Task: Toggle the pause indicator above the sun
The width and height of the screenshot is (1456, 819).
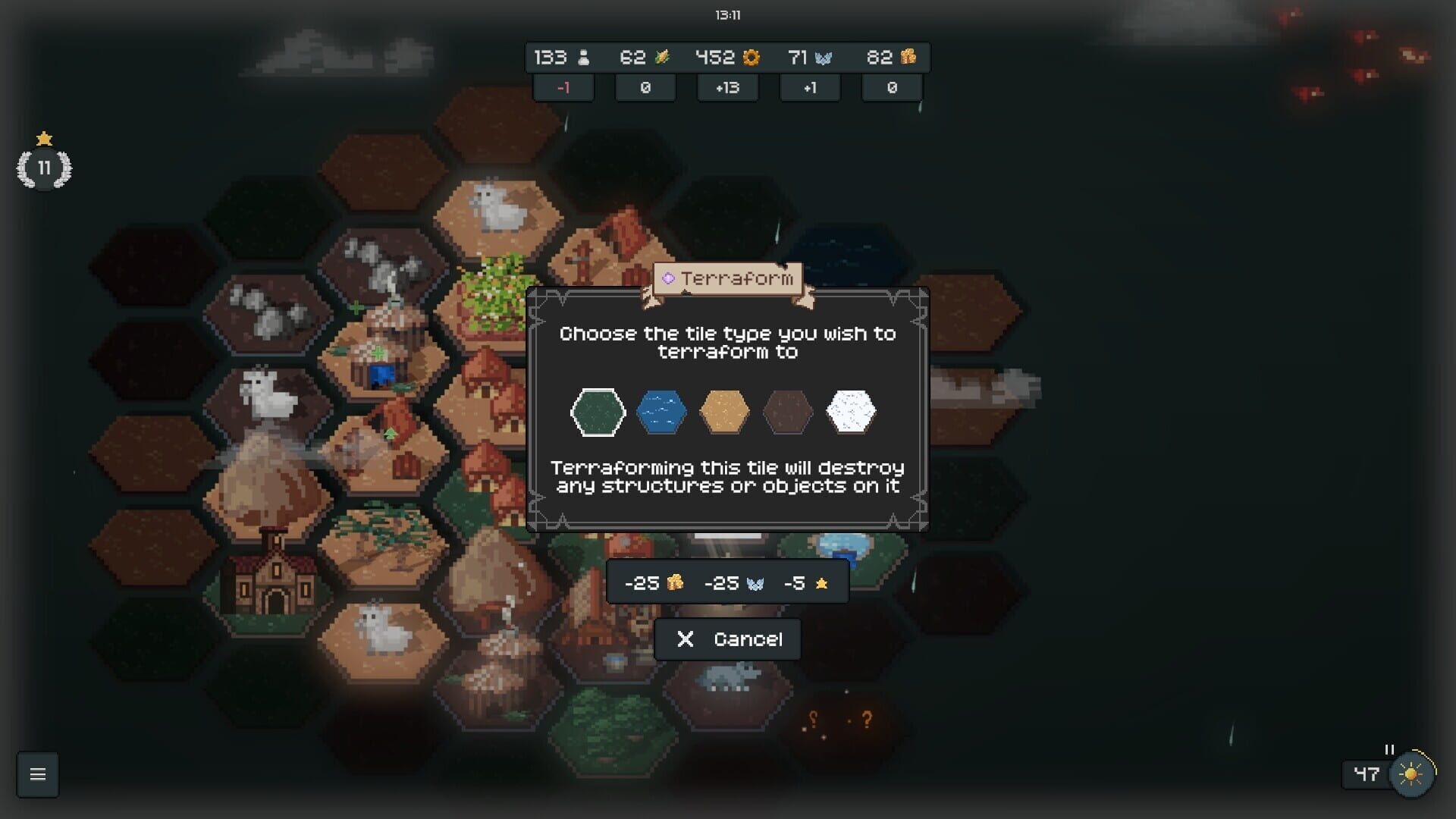Action: (x=1388, y=750)
